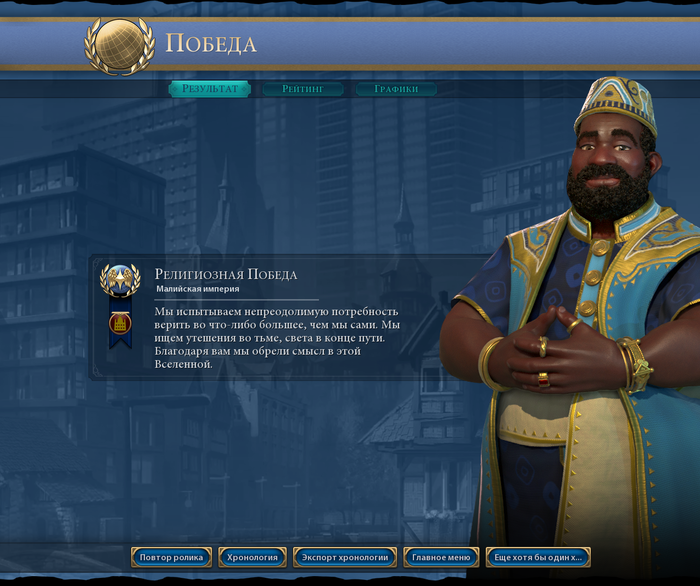Return to Главное меню
This screenshot has height=586, width=700.
(441, 557)
